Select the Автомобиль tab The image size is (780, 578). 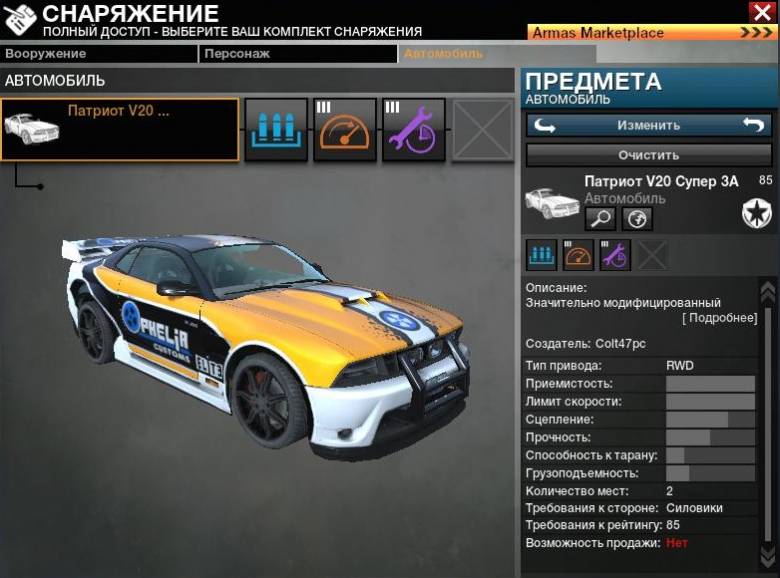(x=457, y=54)
